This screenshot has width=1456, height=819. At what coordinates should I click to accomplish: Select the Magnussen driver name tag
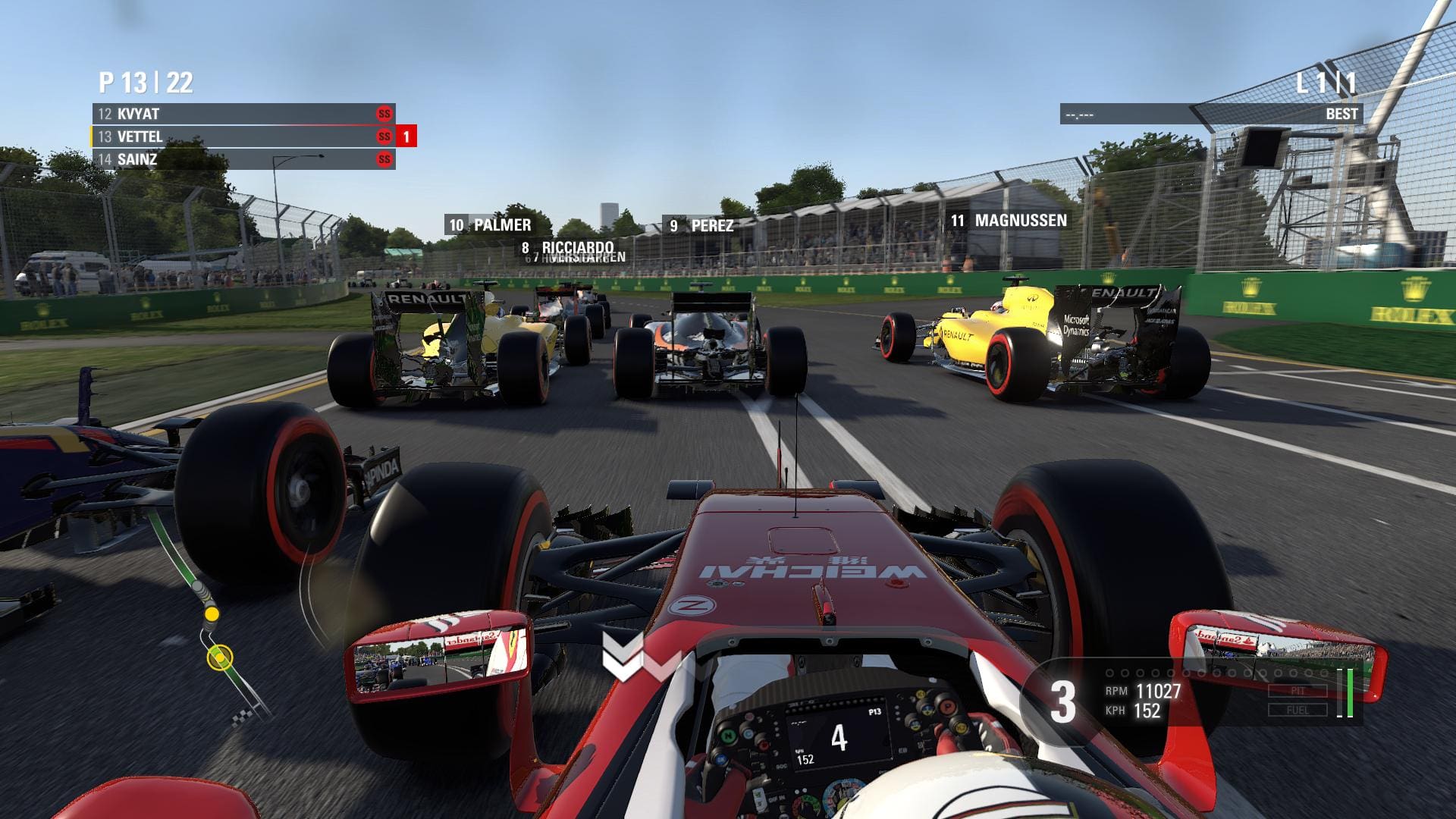pyautogui.click(x=1009, y=221)
